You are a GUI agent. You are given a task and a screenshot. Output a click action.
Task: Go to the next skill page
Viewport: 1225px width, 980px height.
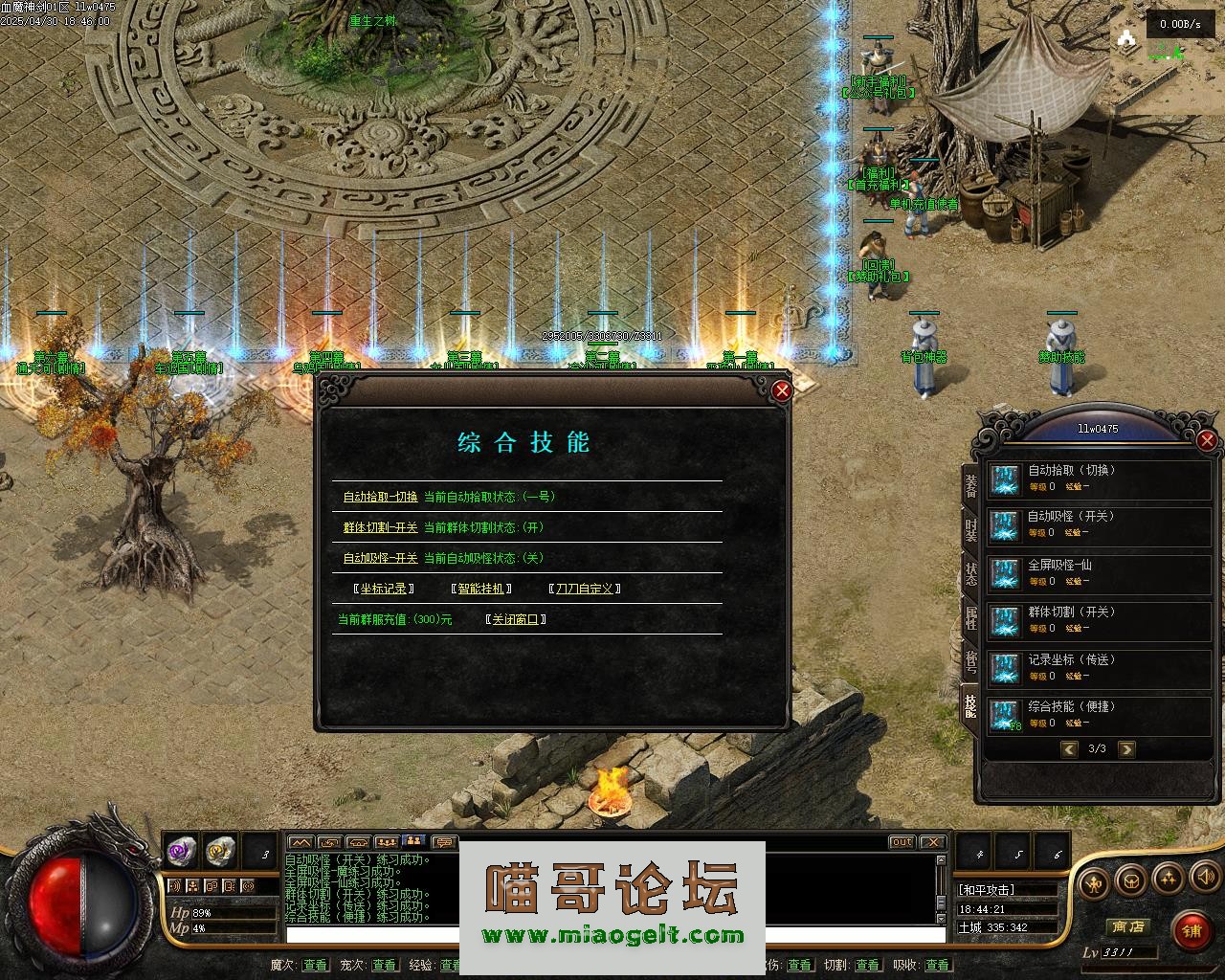point(1126,749)
